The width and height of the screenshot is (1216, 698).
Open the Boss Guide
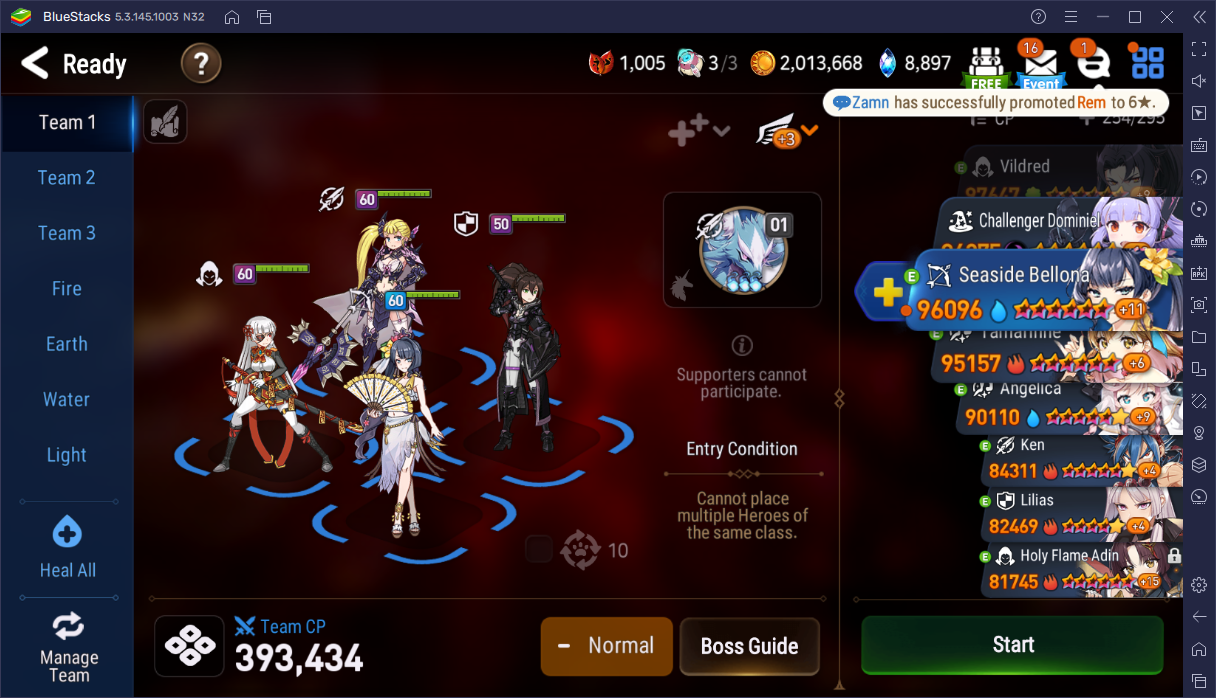click(x=749, y=646)
